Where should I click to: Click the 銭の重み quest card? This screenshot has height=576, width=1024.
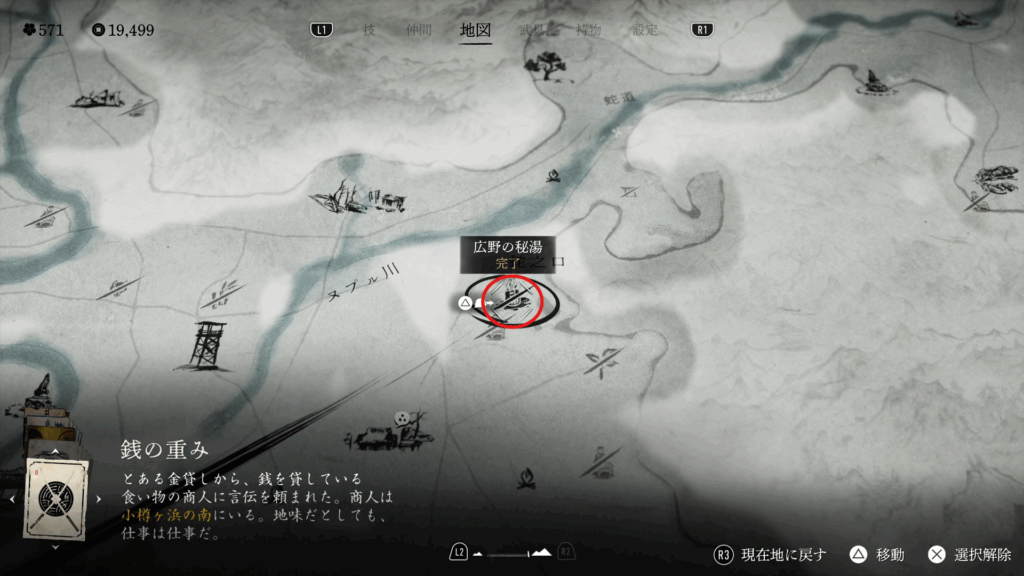57,498
